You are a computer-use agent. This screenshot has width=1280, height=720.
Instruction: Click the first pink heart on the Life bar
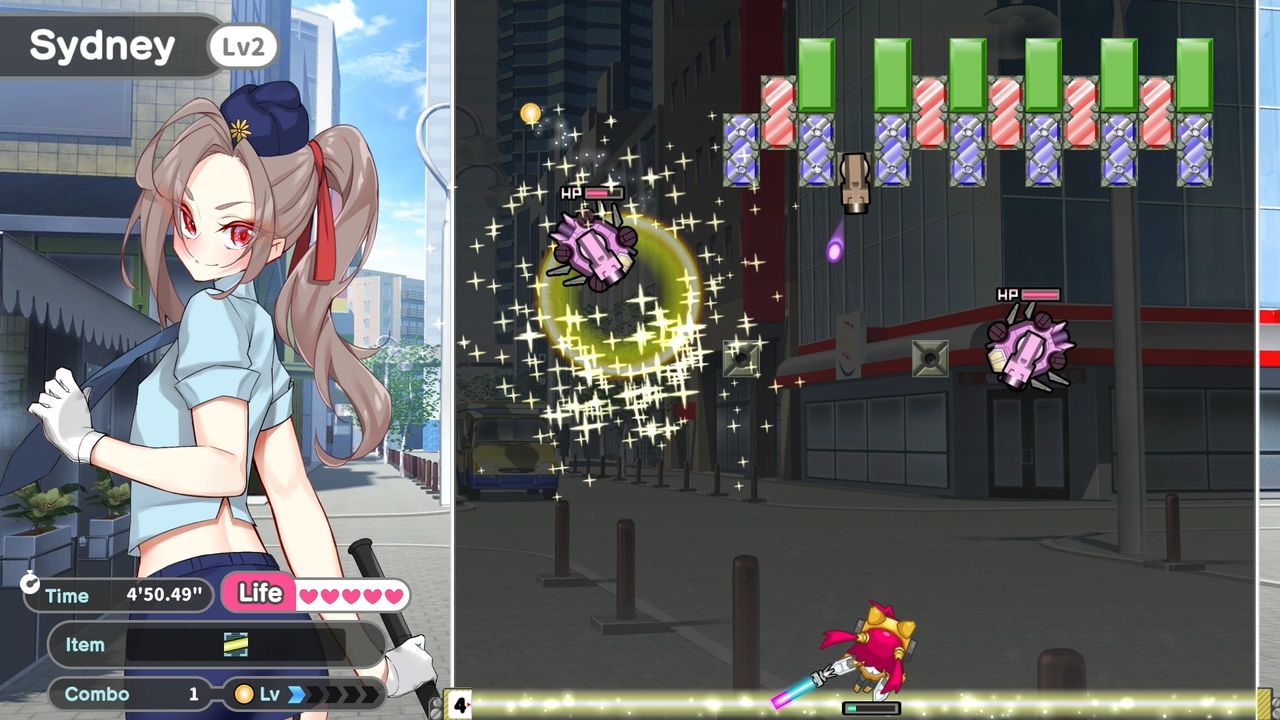point(310,594)
